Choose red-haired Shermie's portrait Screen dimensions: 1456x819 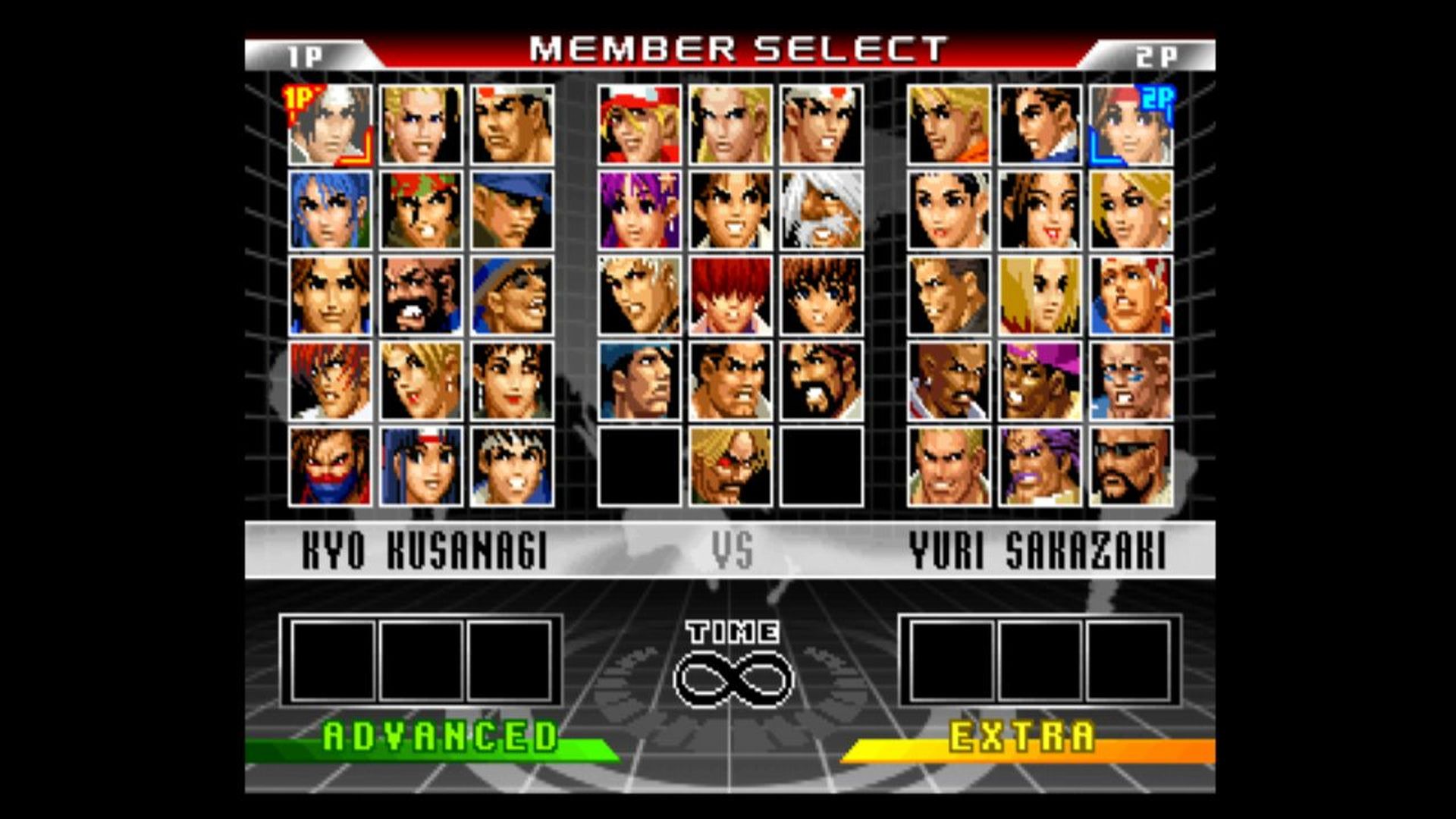730,296
